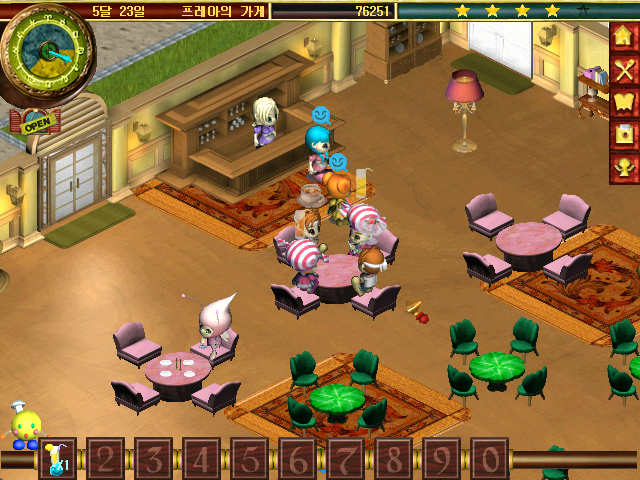
Task: Open the fork and spoon menu
Action: click(x=624, y=70)
